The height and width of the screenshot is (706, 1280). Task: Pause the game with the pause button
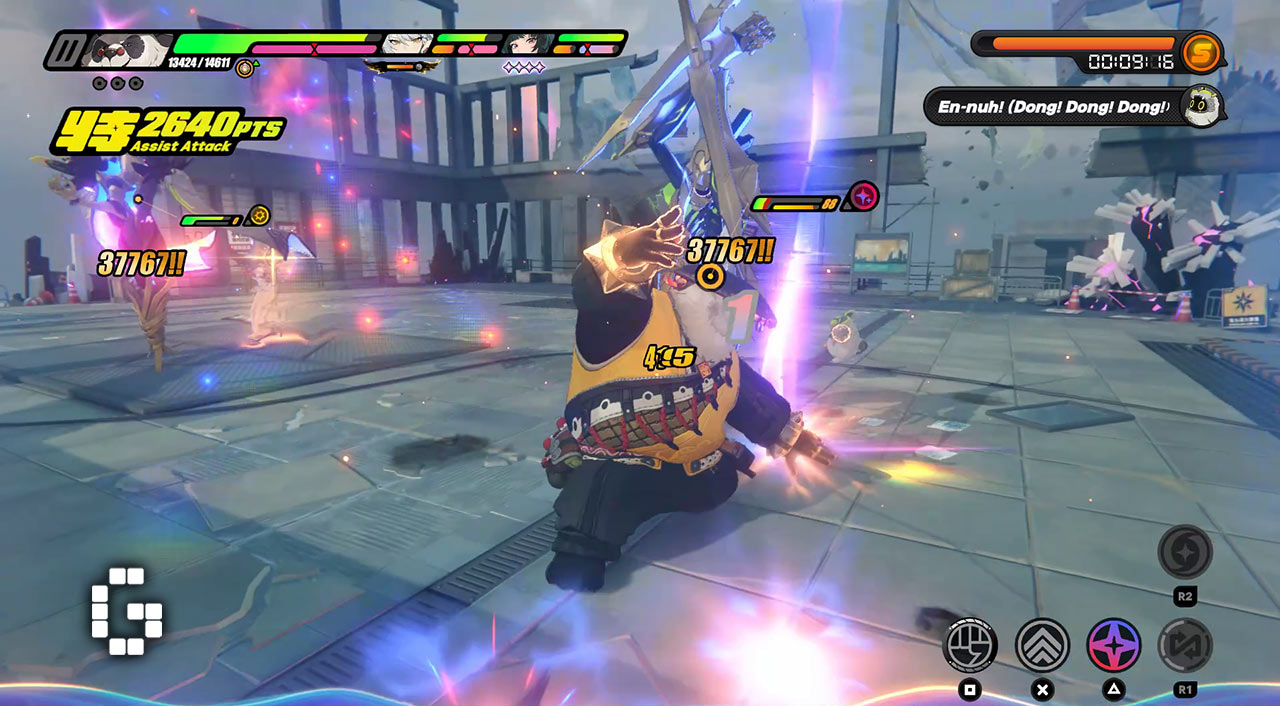[x=65, y=50]
